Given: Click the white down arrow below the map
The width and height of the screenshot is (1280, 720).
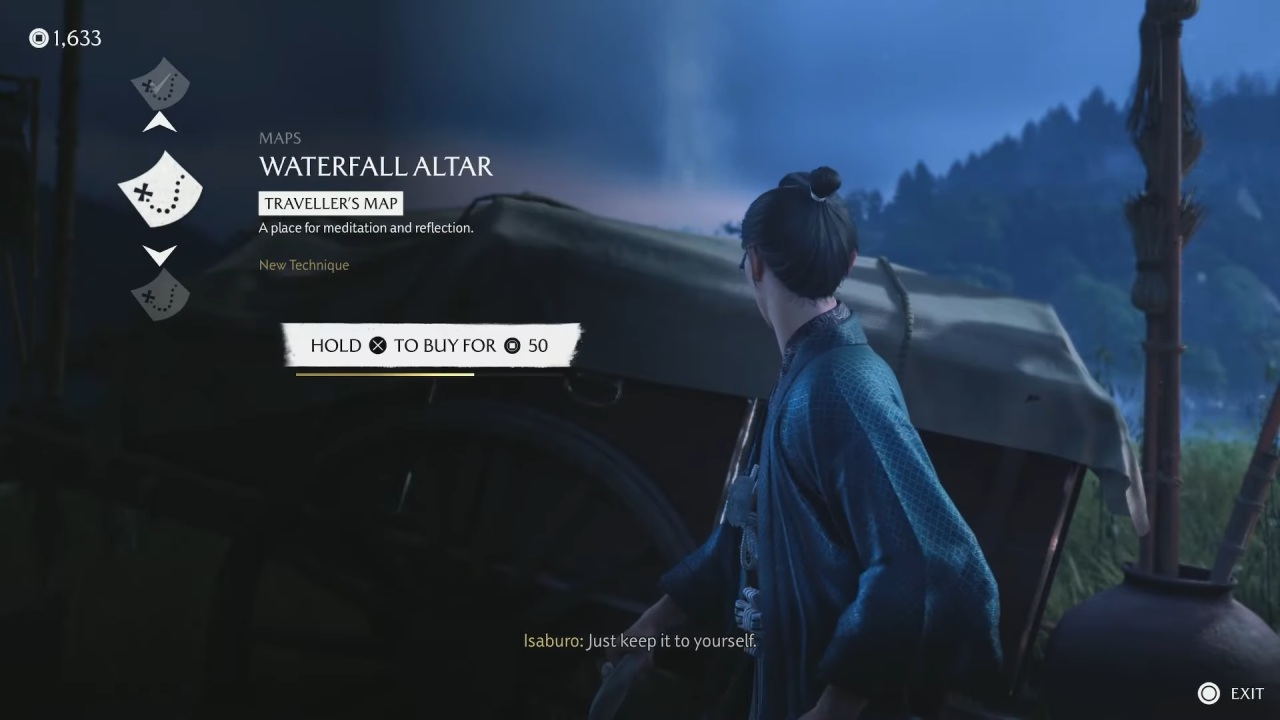Looking at the screenshot, I should pyautogui.click(x=160, y=254).
